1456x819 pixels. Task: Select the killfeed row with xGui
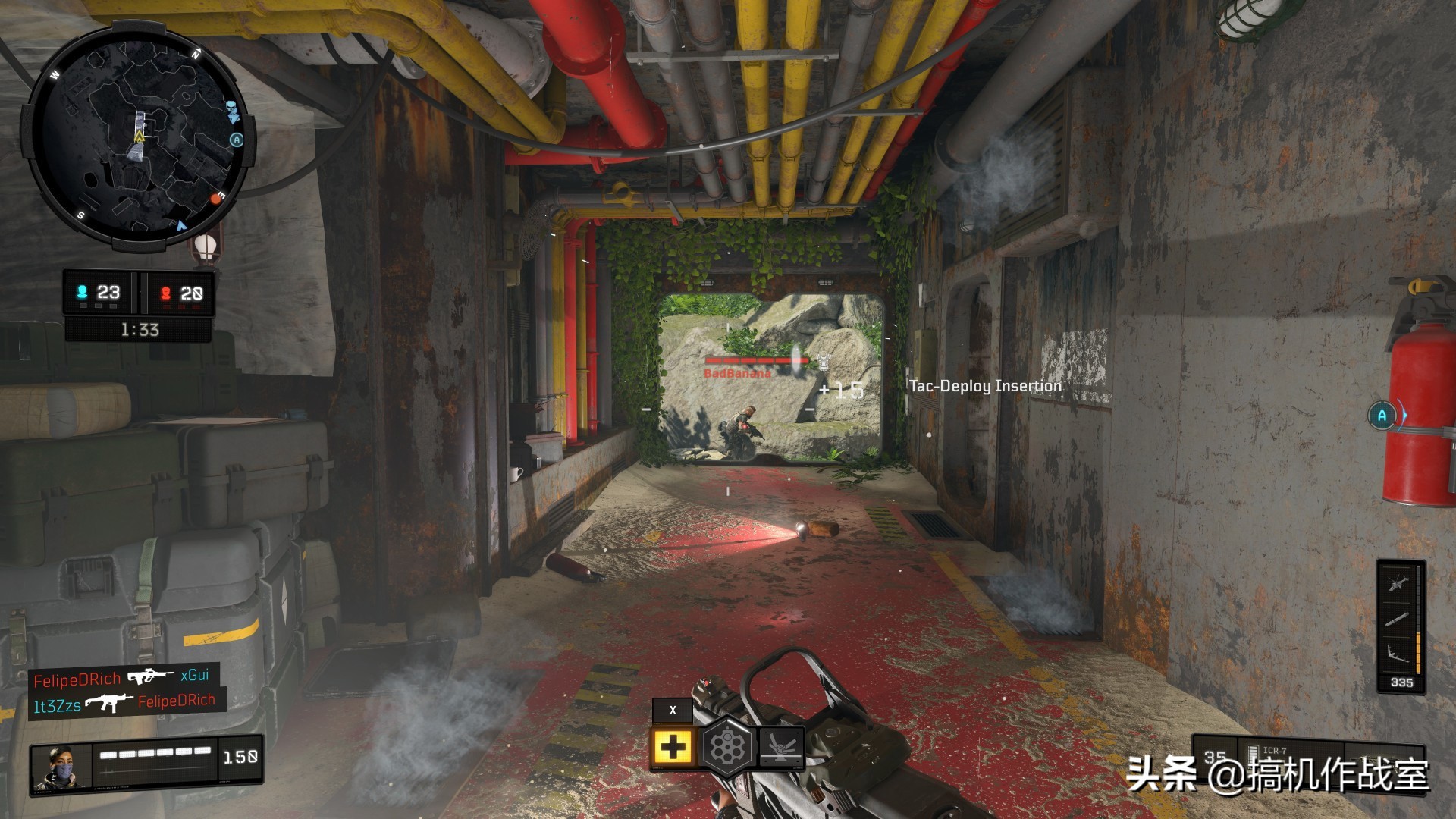coord(121,677)
